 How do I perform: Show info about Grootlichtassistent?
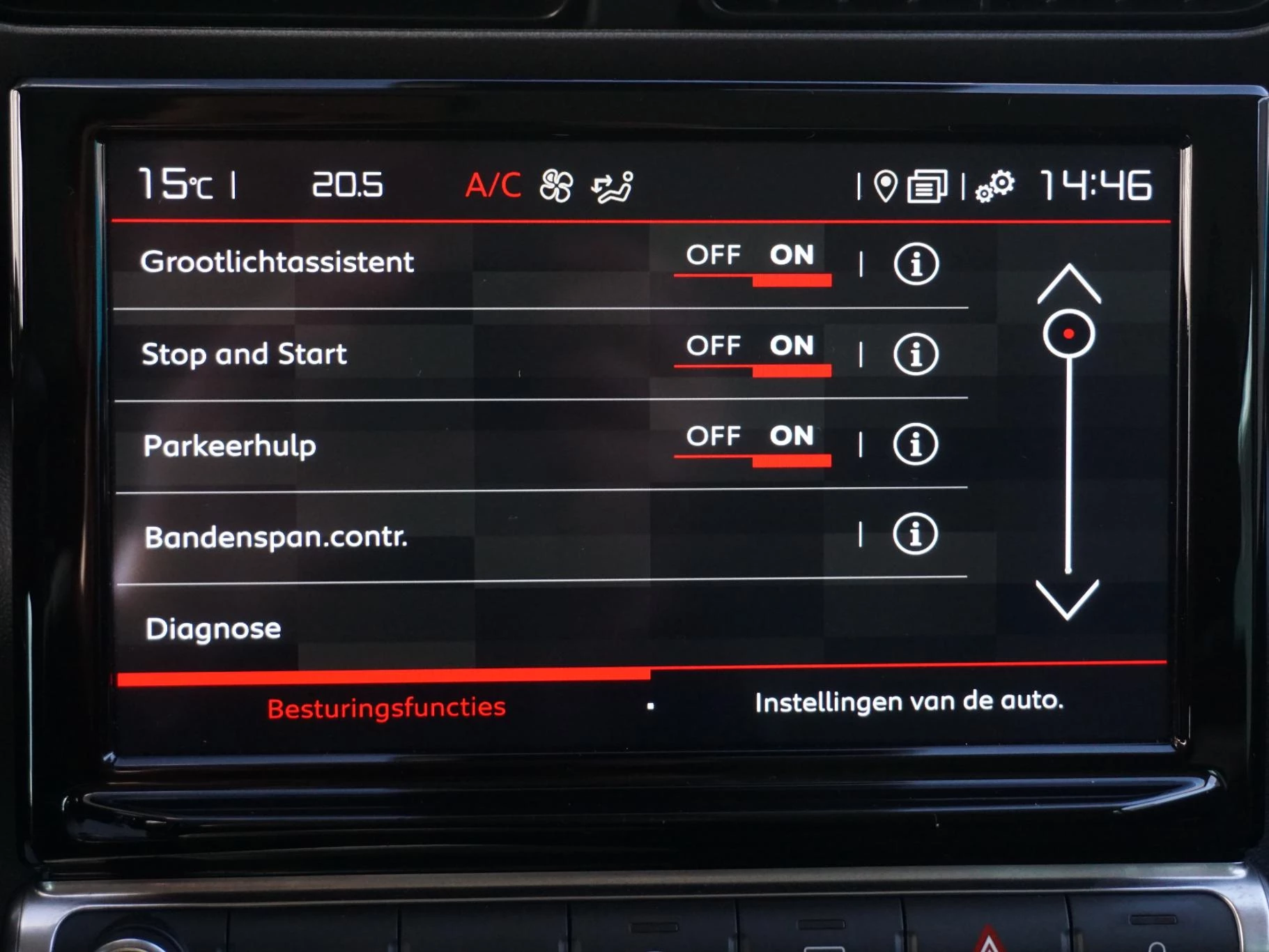(916, 262)
